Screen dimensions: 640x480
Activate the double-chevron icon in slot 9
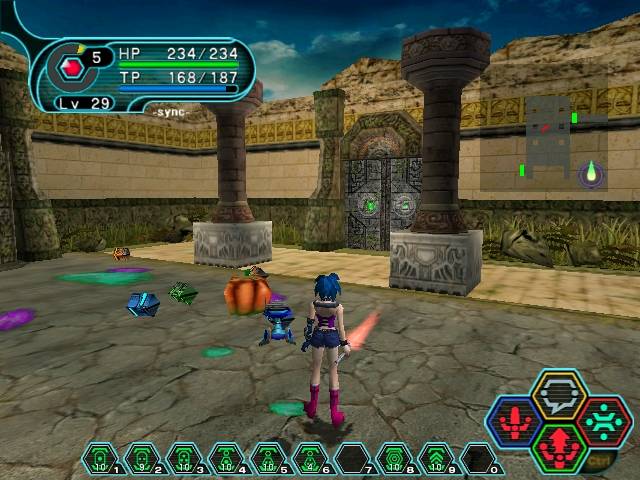click(436, 458)
